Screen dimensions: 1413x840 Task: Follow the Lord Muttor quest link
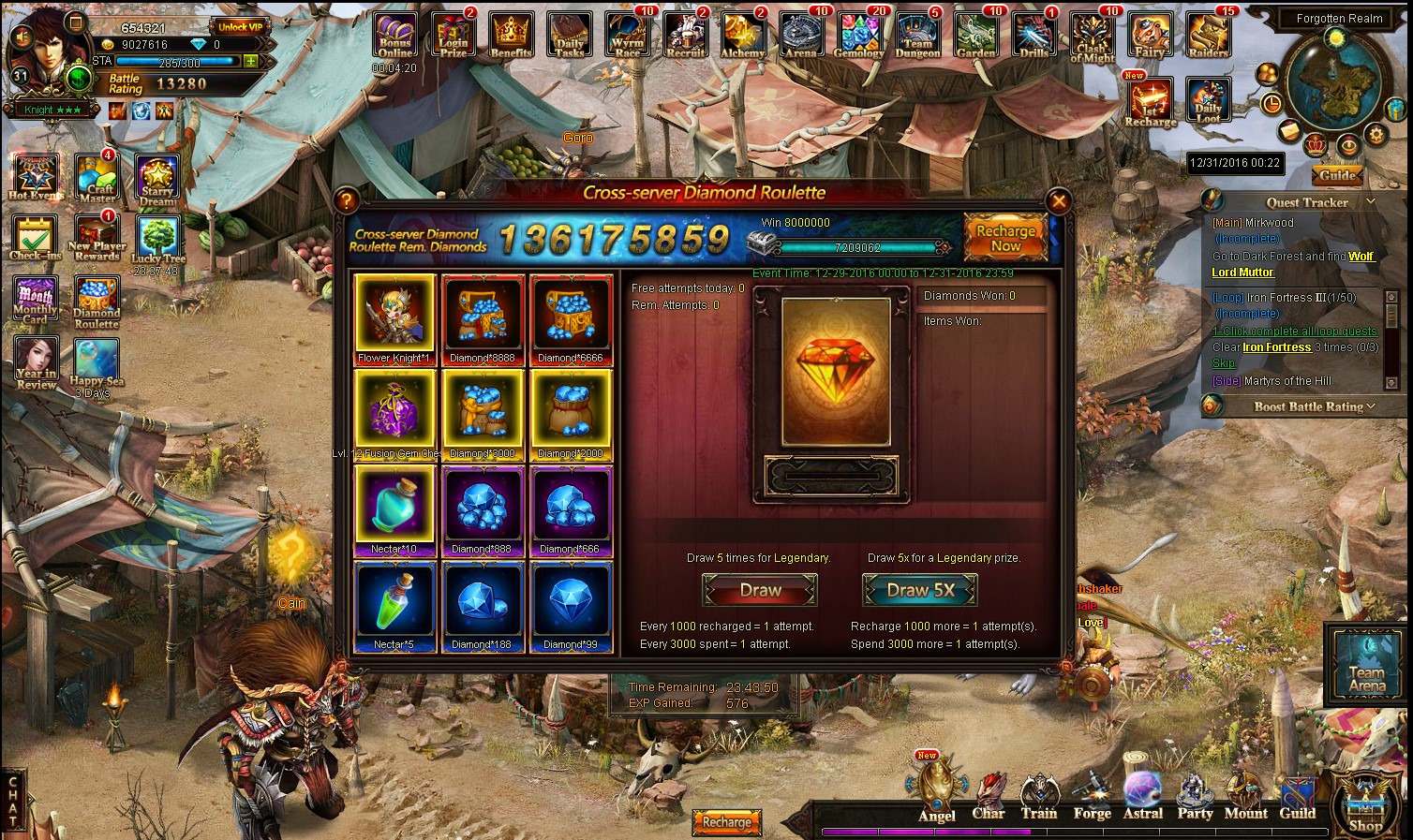coord(1242,273)
